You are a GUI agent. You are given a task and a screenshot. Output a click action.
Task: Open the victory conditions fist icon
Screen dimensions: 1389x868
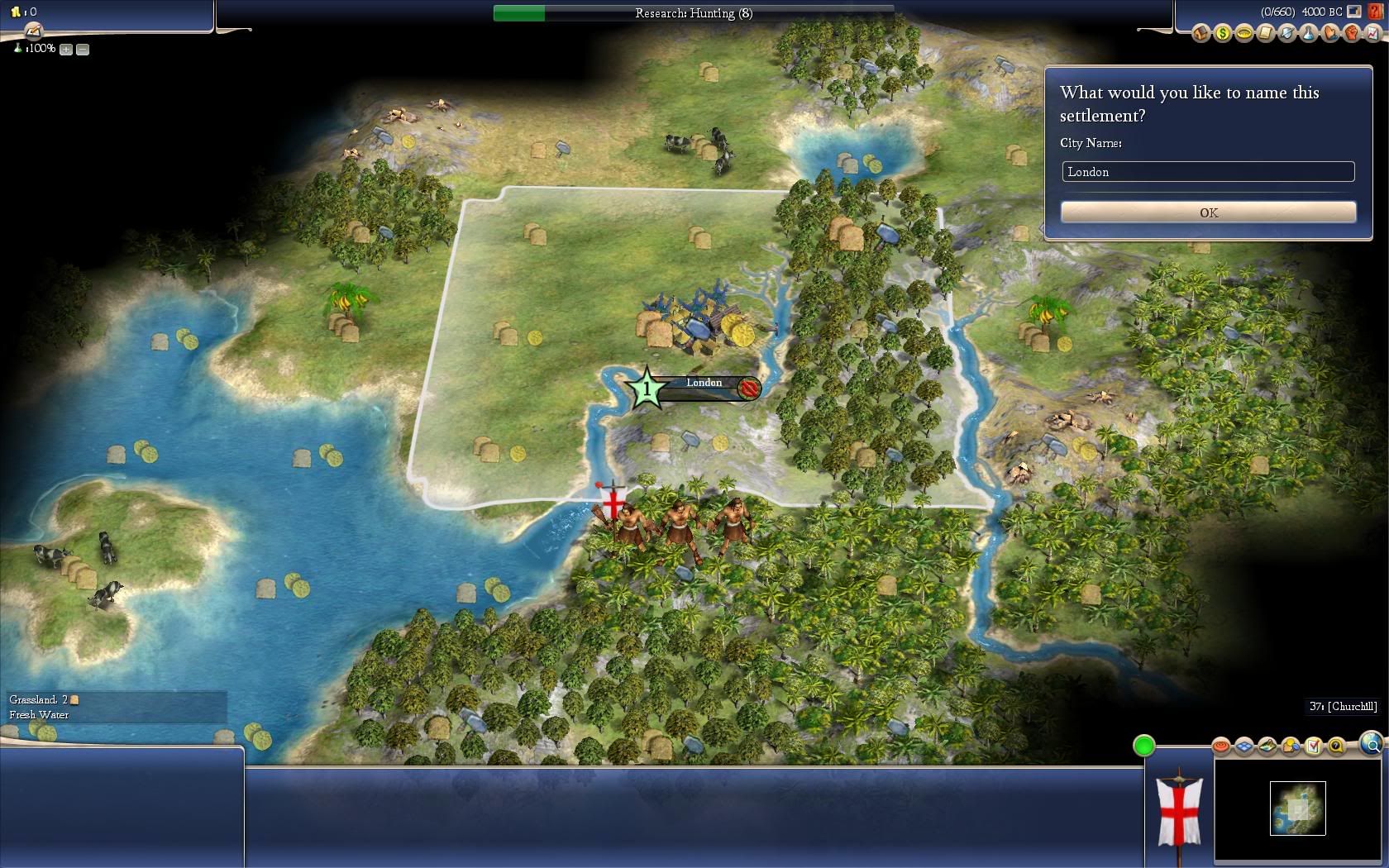1351,33
